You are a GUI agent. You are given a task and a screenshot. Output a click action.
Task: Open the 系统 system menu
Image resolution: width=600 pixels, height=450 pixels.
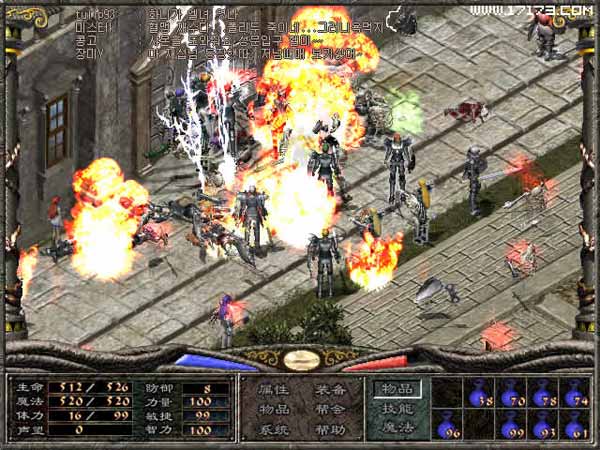point(274,427)
